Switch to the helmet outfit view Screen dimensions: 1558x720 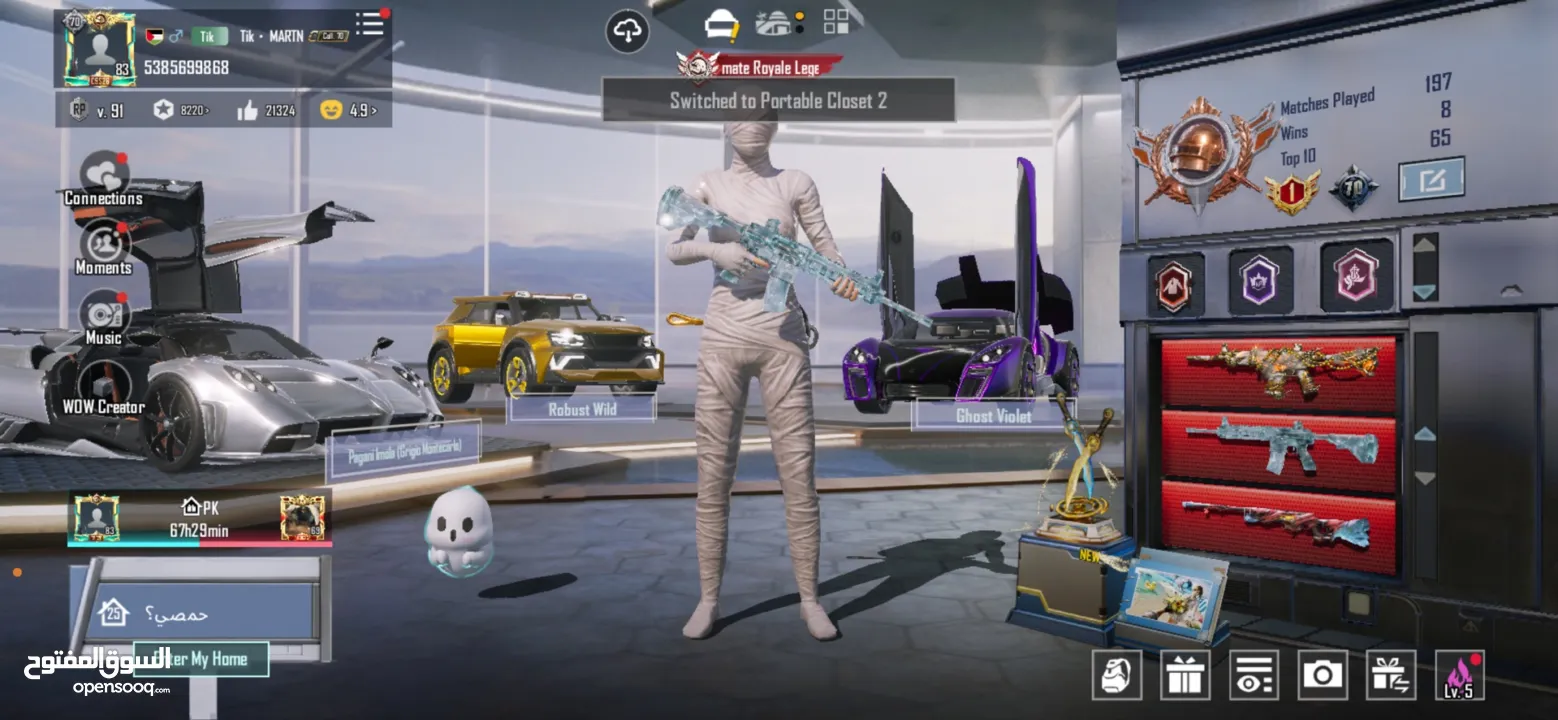(720, 24)
